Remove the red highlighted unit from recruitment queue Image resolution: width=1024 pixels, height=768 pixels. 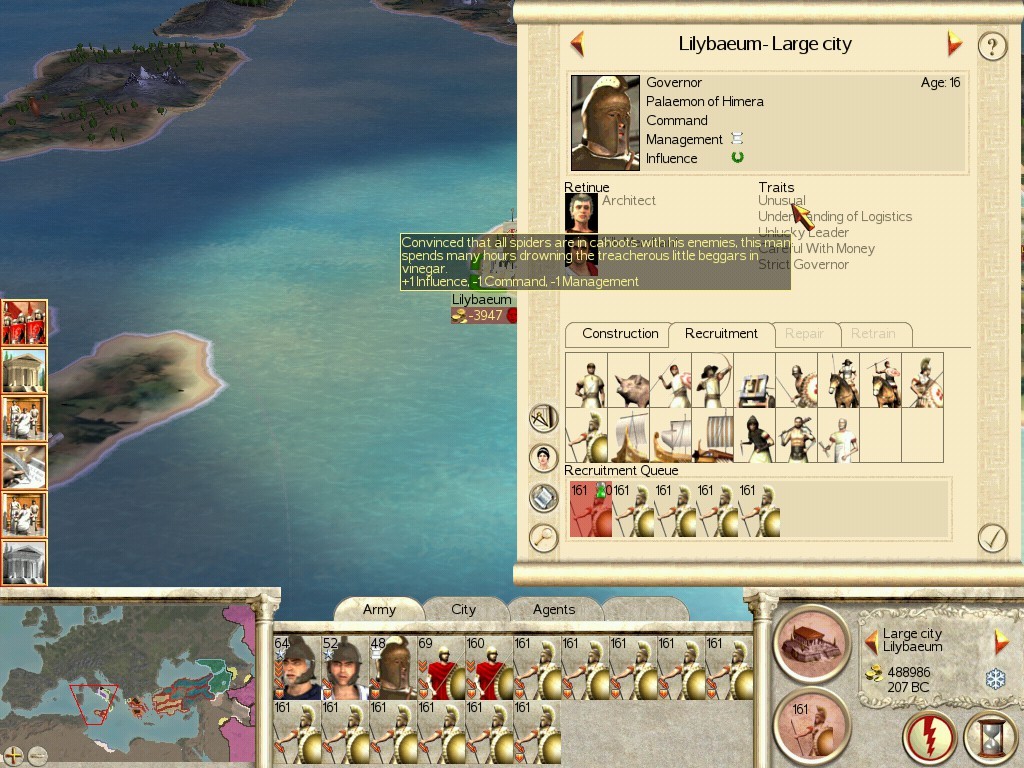coord(589,509)
